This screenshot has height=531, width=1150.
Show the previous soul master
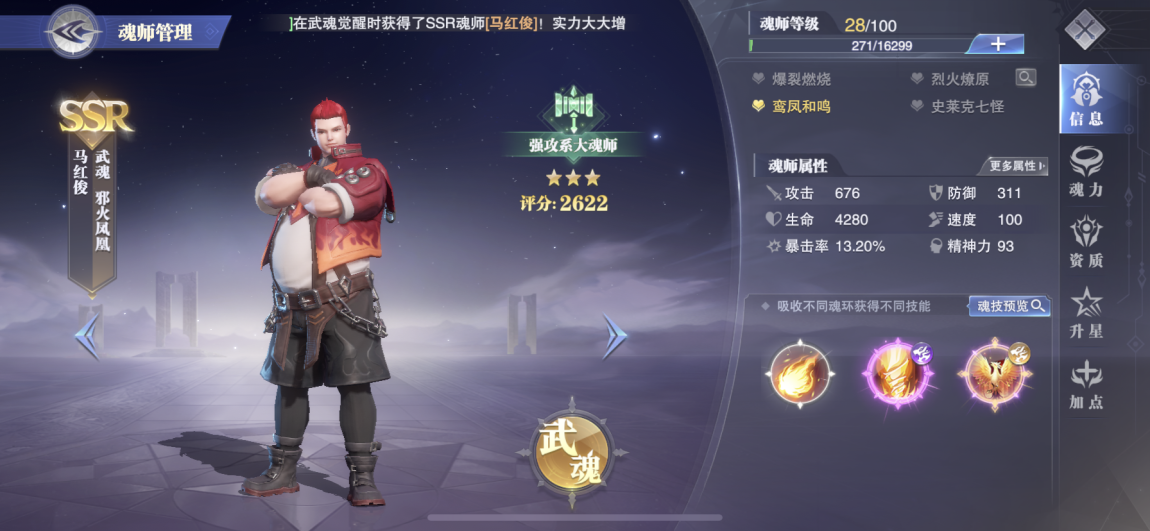(88, 337)
